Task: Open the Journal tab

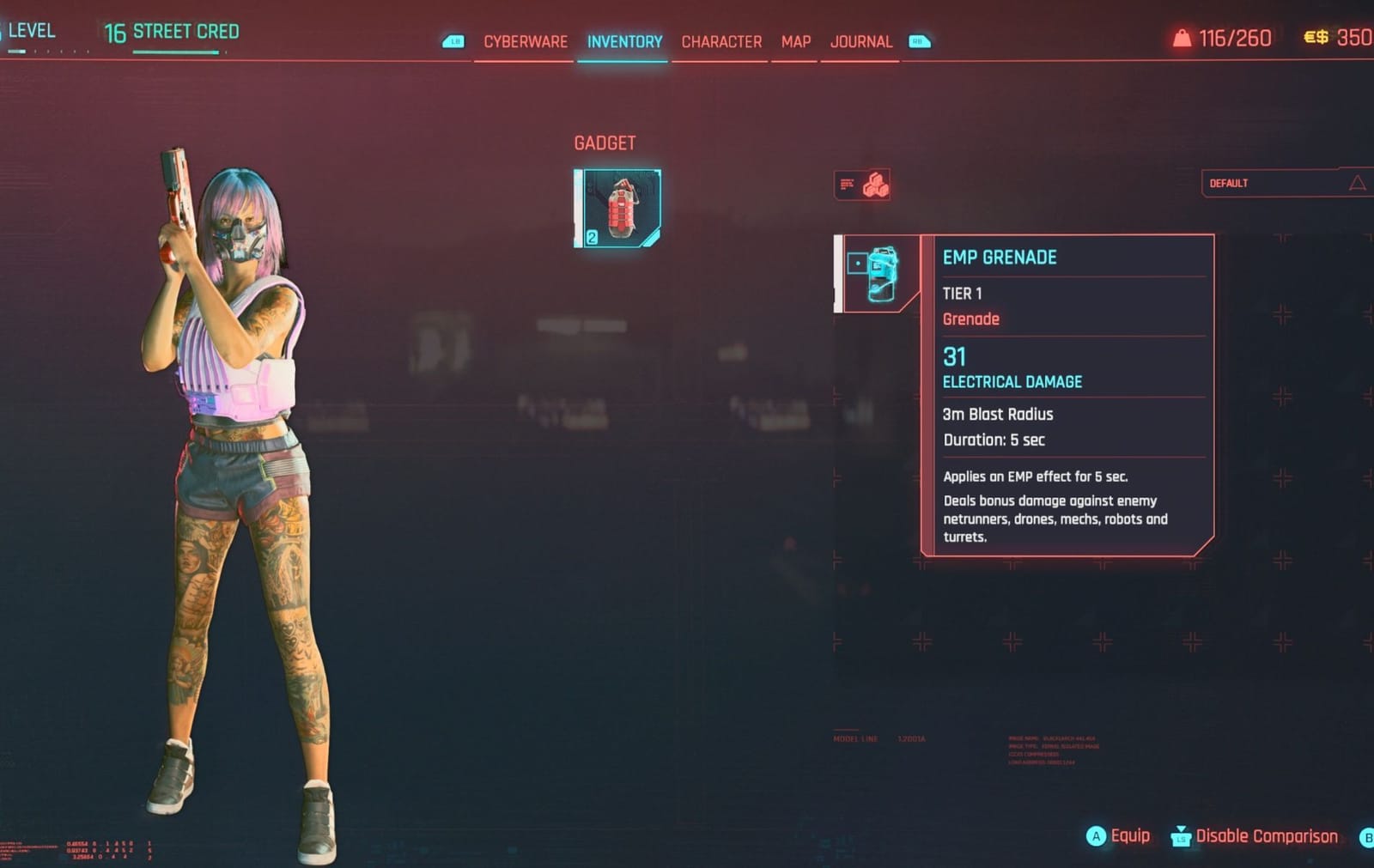Action: click(x=860, y=41)
